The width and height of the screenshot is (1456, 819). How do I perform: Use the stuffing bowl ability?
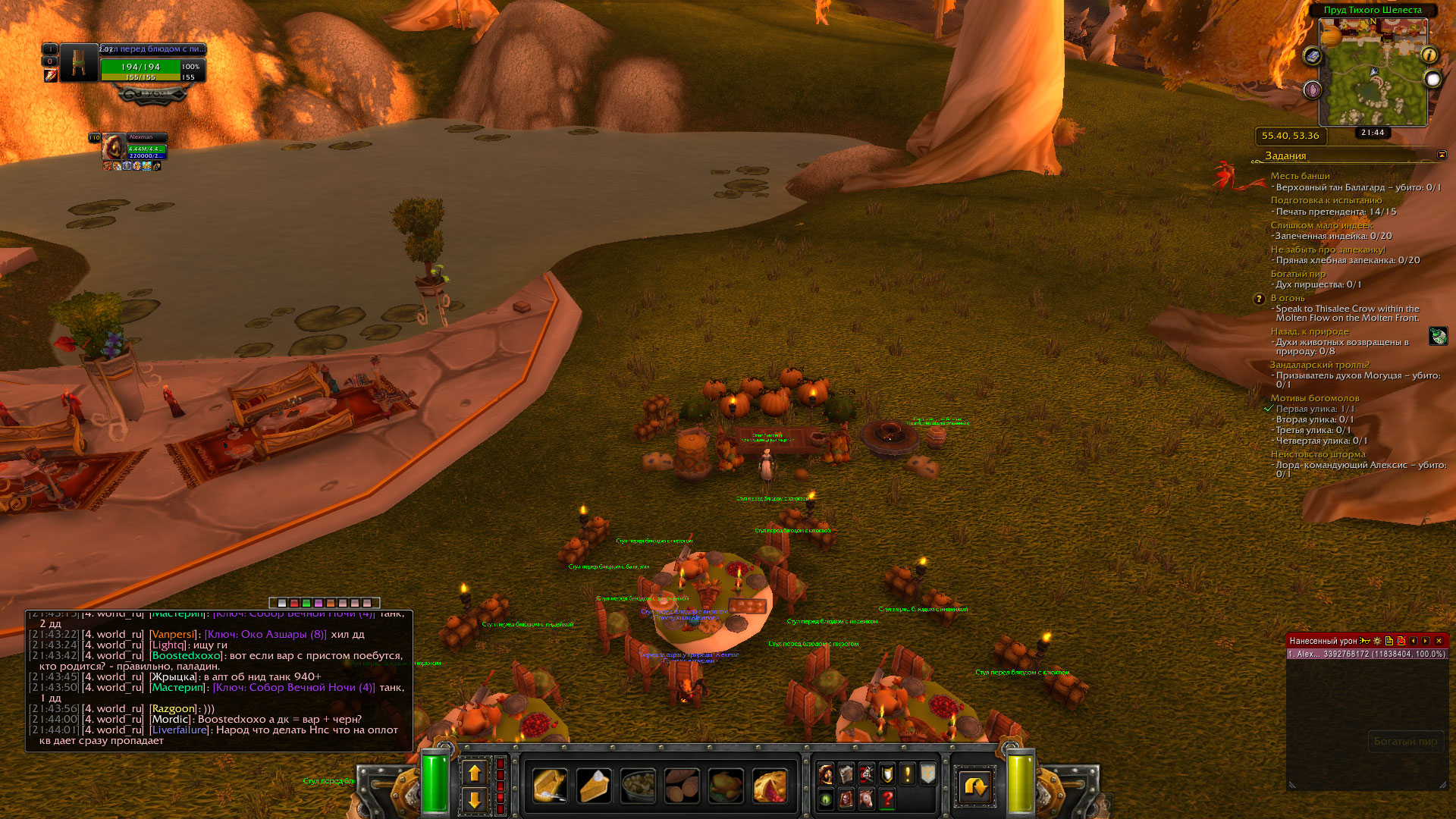point(638,786)
